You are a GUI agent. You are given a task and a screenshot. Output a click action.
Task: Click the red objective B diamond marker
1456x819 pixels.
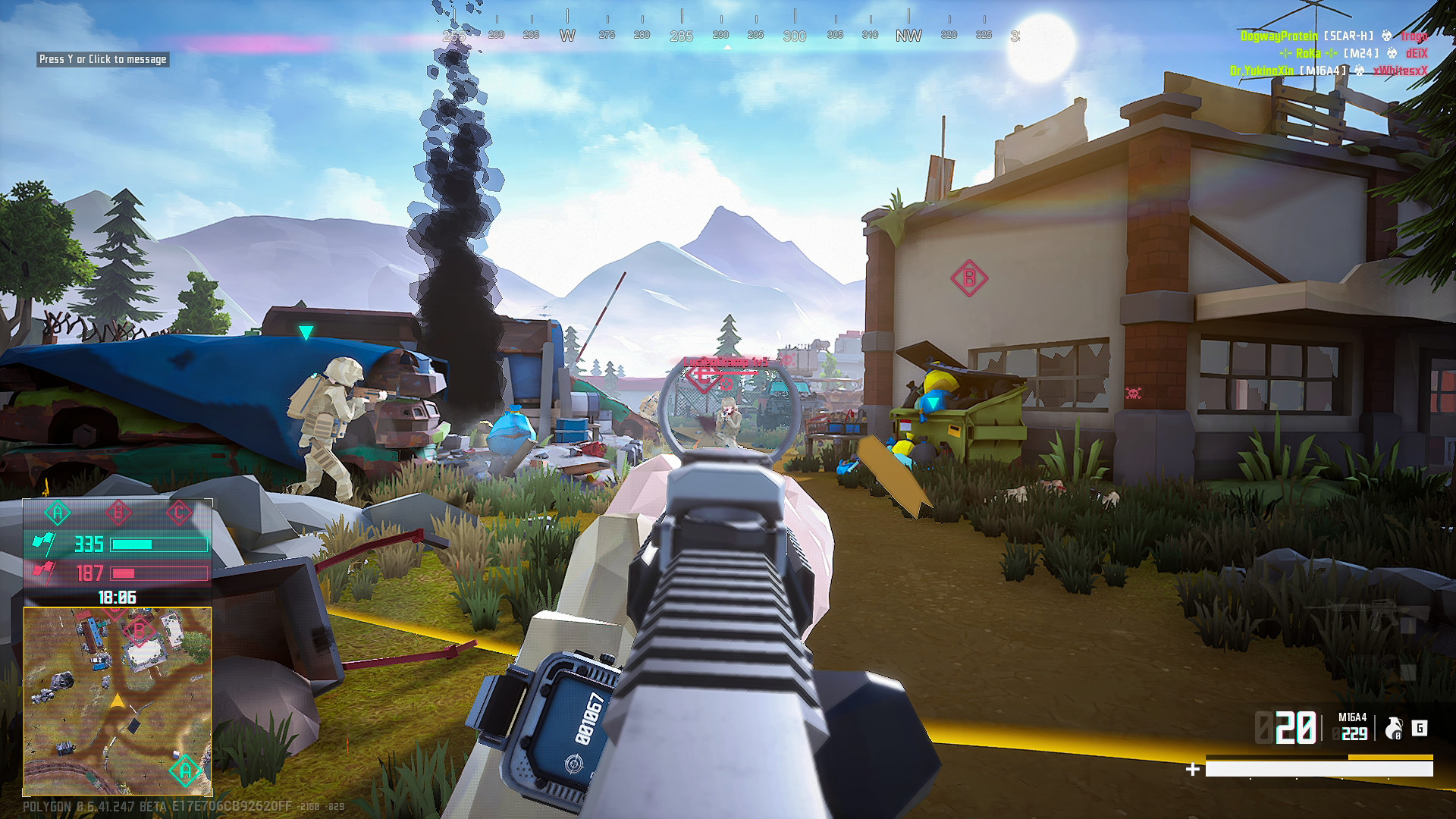pos(118,512)
